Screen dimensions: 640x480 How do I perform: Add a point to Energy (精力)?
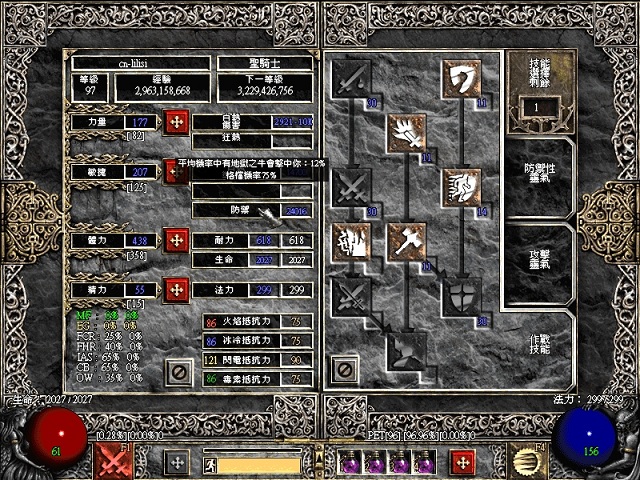tap(177, 290)
